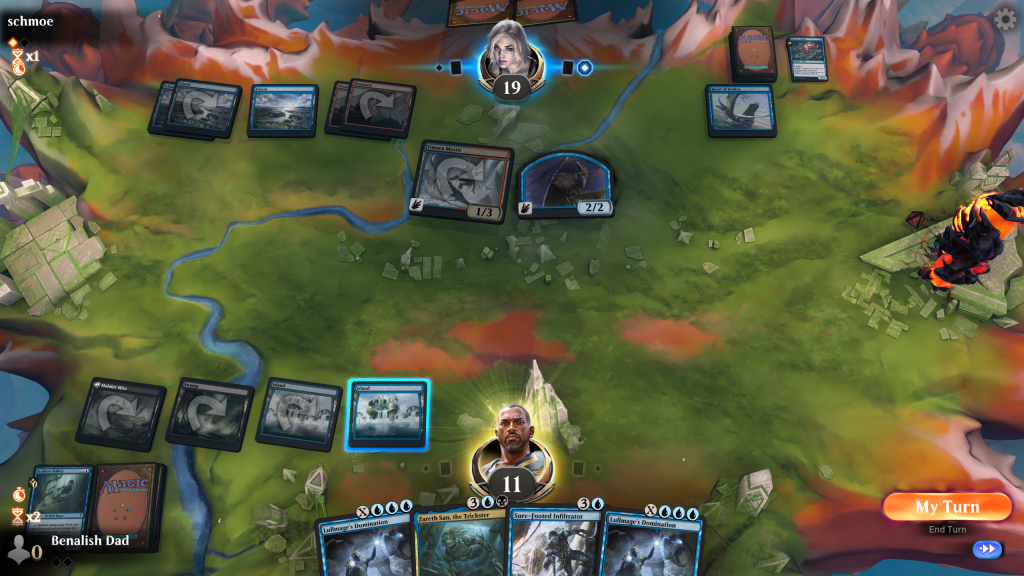Open the settings gear menu
The height and width of the screenshot is (576, 1024).
1004,19
